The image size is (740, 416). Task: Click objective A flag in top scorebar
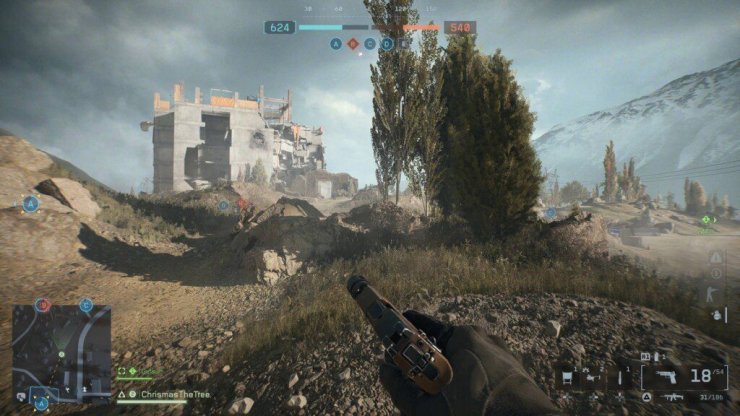pos(335,44)
